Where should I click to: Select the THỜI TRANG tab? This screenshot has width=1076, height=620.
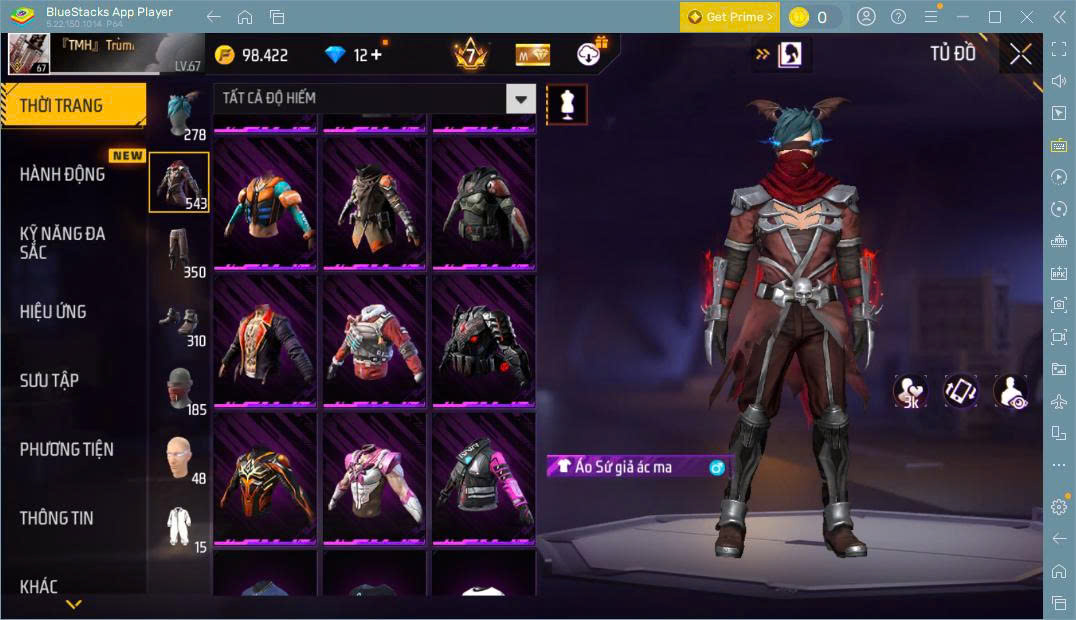tap(73, 105)
